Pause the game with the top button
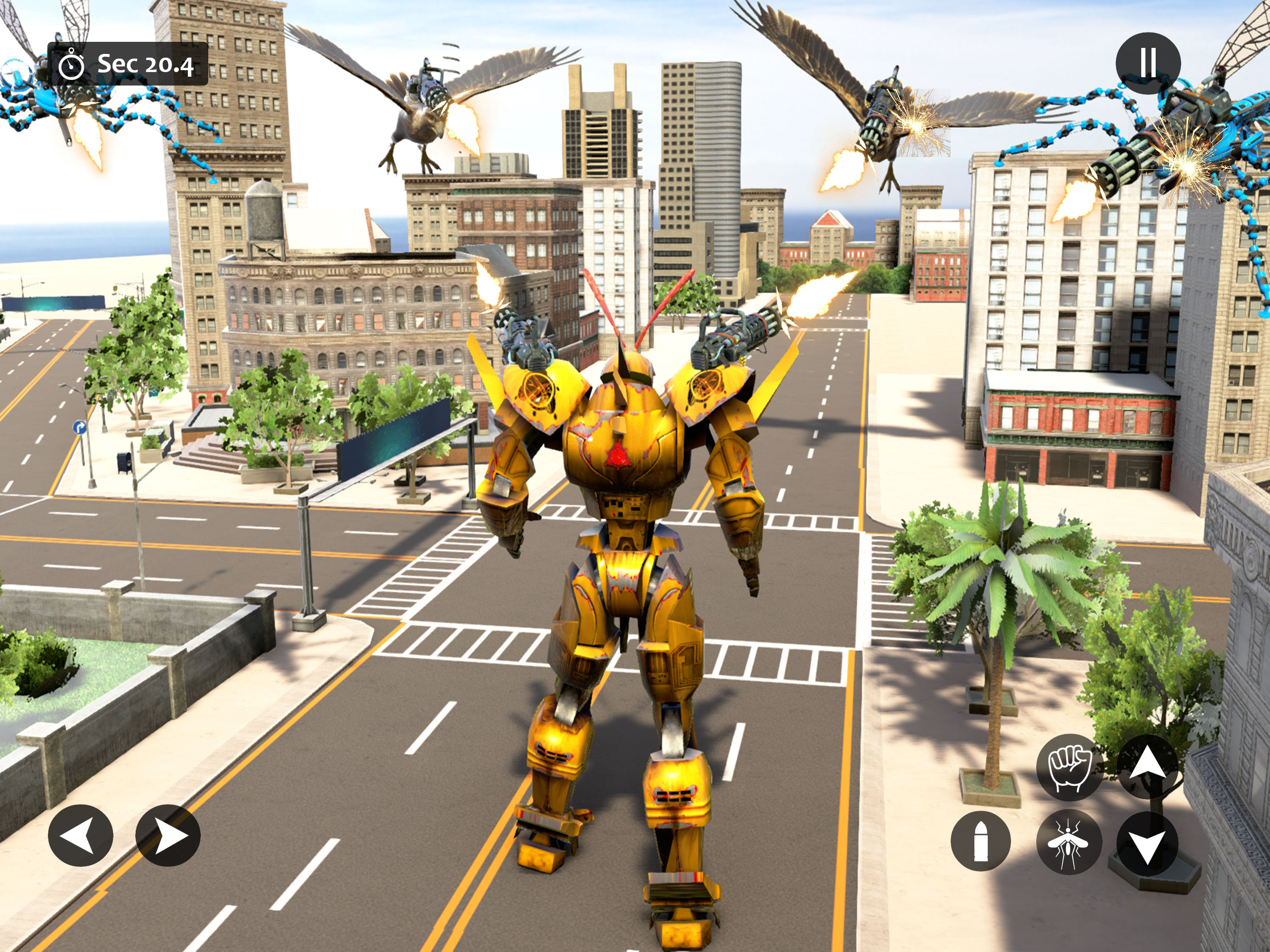This screenshot has width=1270, height=952. (1148, 63)
